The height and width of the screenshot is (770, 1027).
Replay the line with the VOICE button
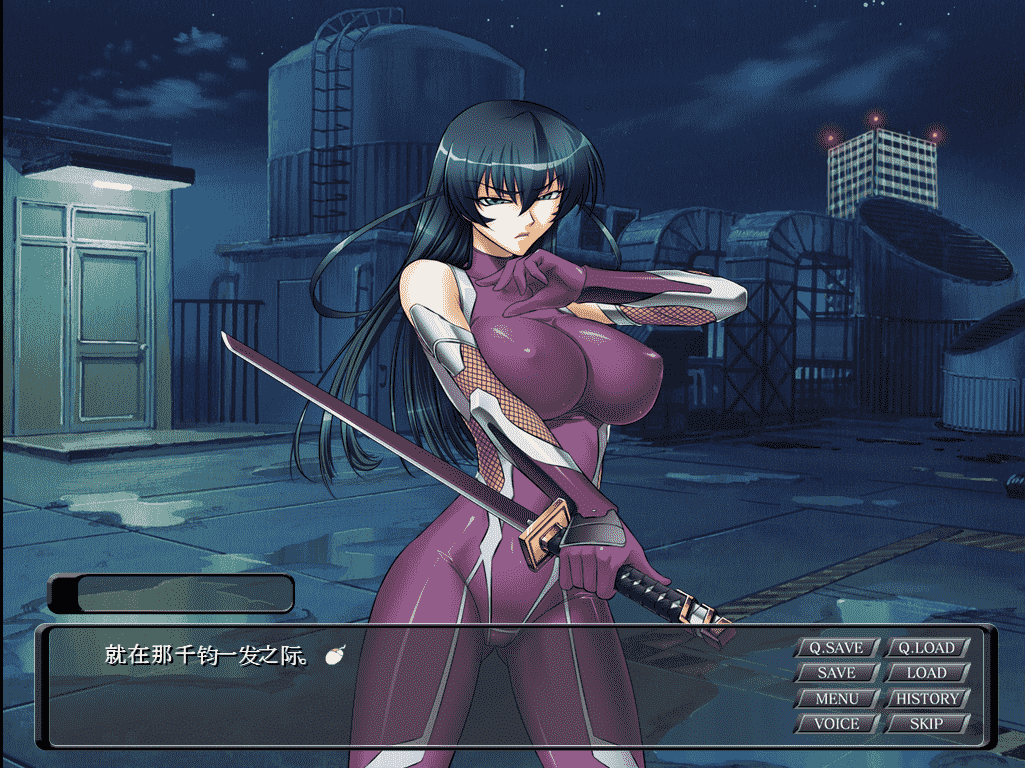[837, 723]
